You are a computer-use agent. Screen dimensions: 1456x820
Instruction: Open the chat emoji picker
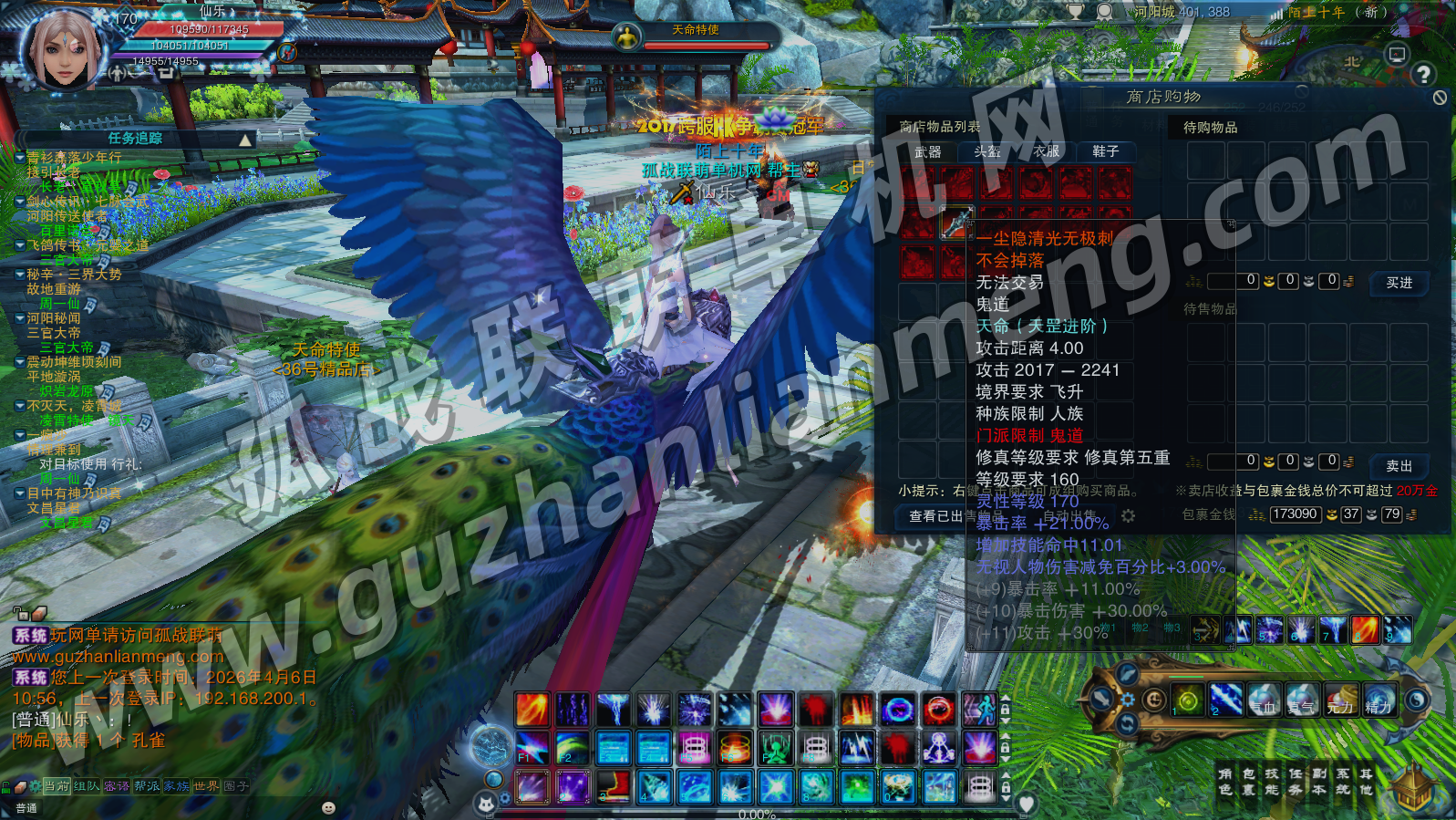[329, 808]
